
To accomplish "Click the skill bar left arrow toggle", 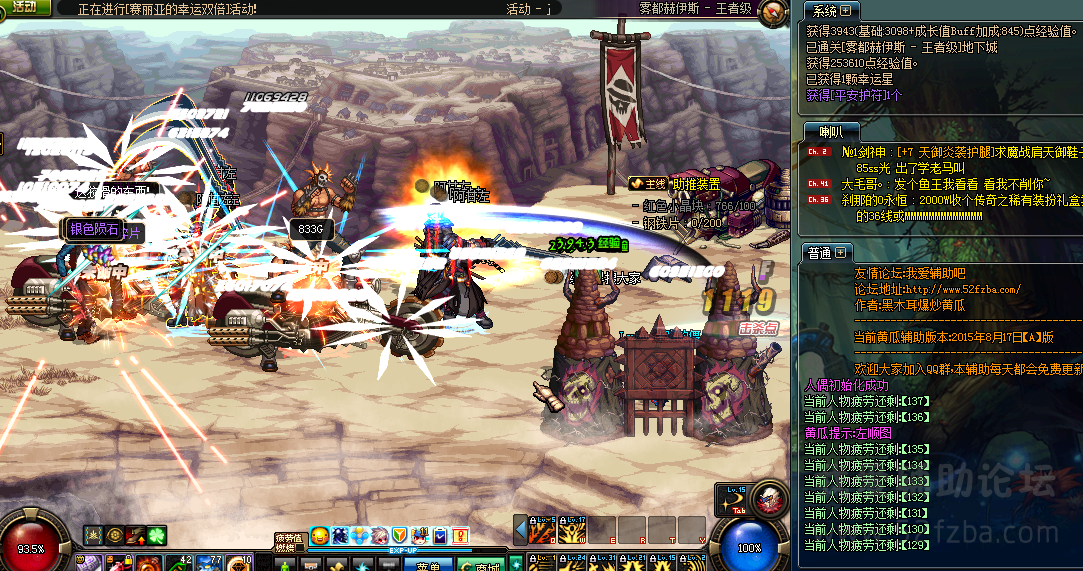I will (520, 530).
